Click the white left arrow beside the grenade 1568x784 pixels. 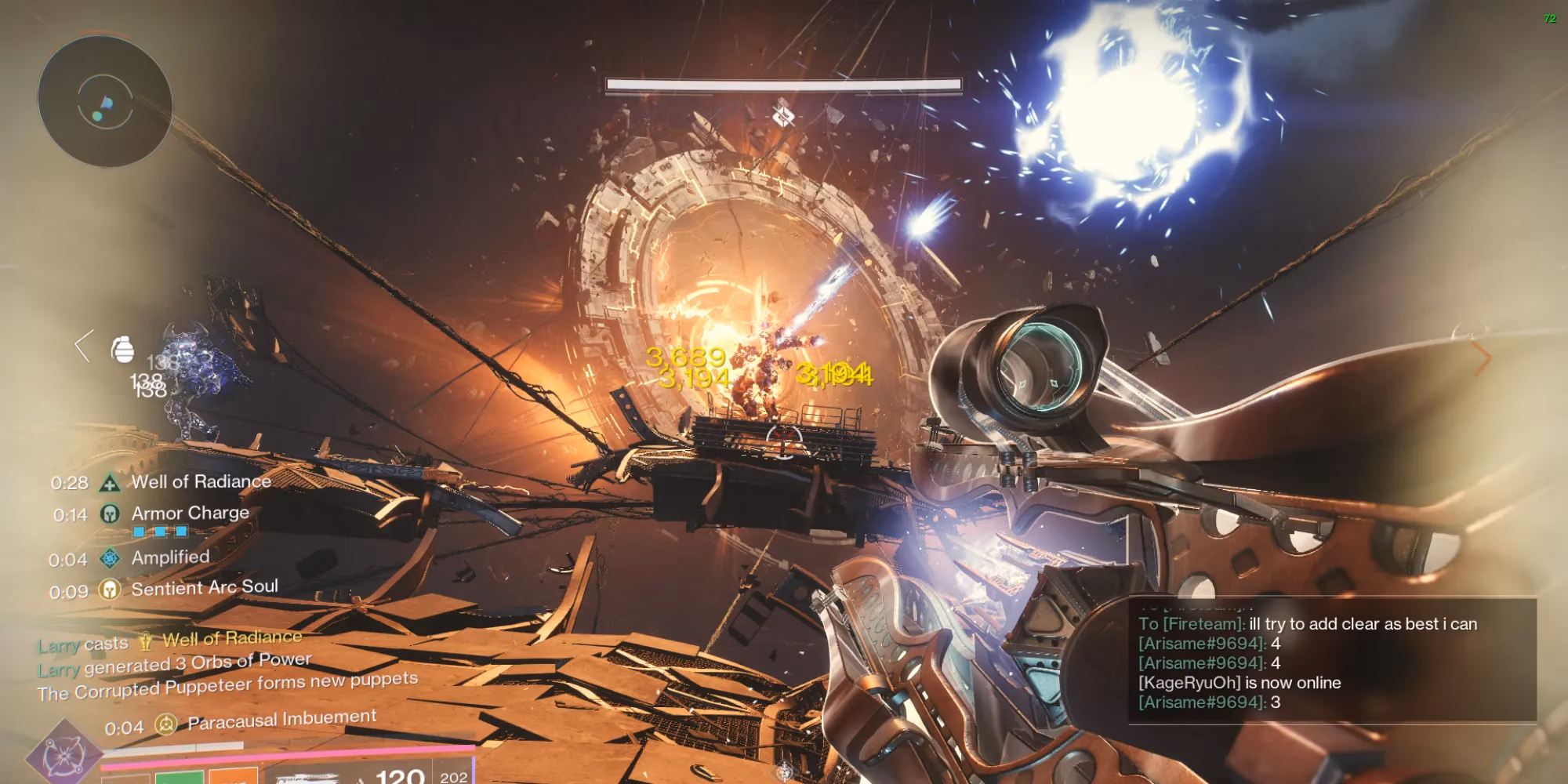click(83, 346)
